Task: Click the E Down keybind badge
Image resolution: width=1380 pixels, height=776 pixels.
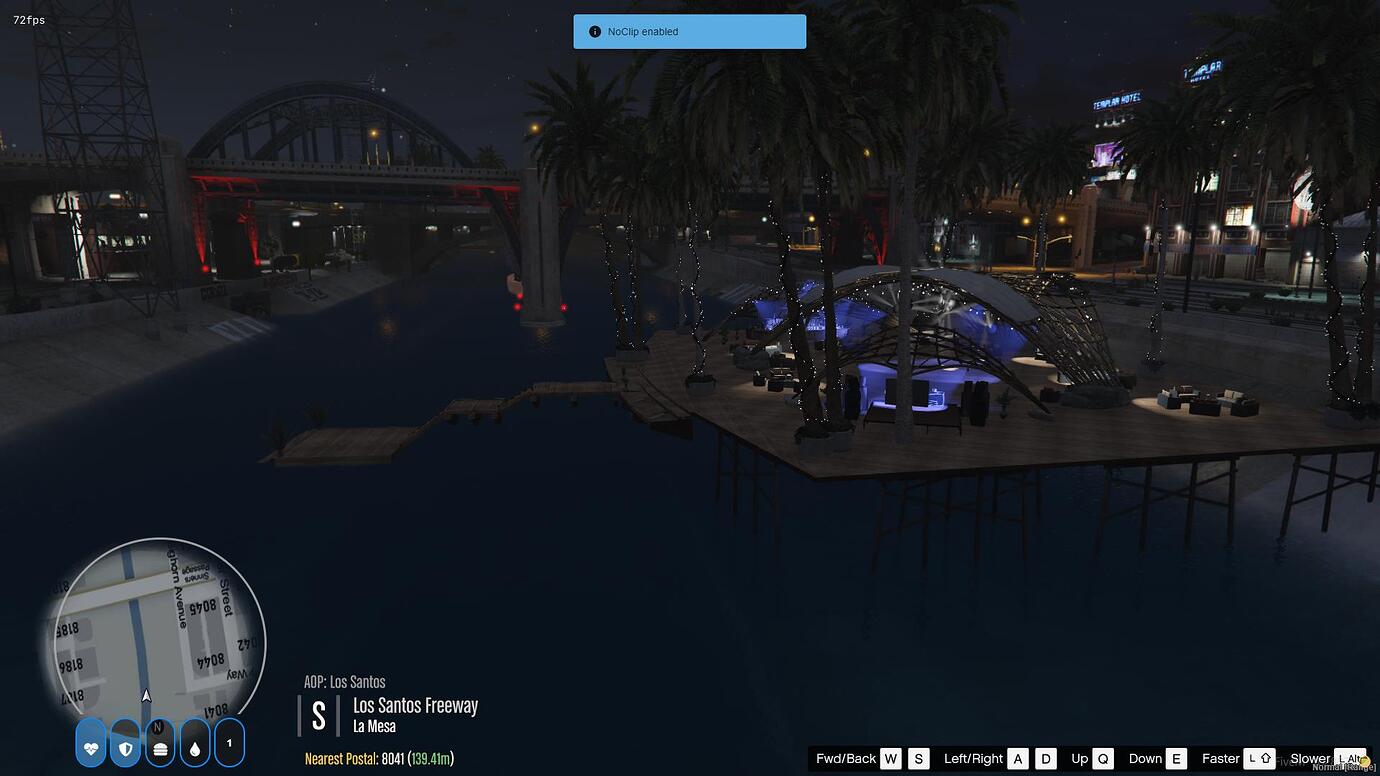Action: [1175, 758]
